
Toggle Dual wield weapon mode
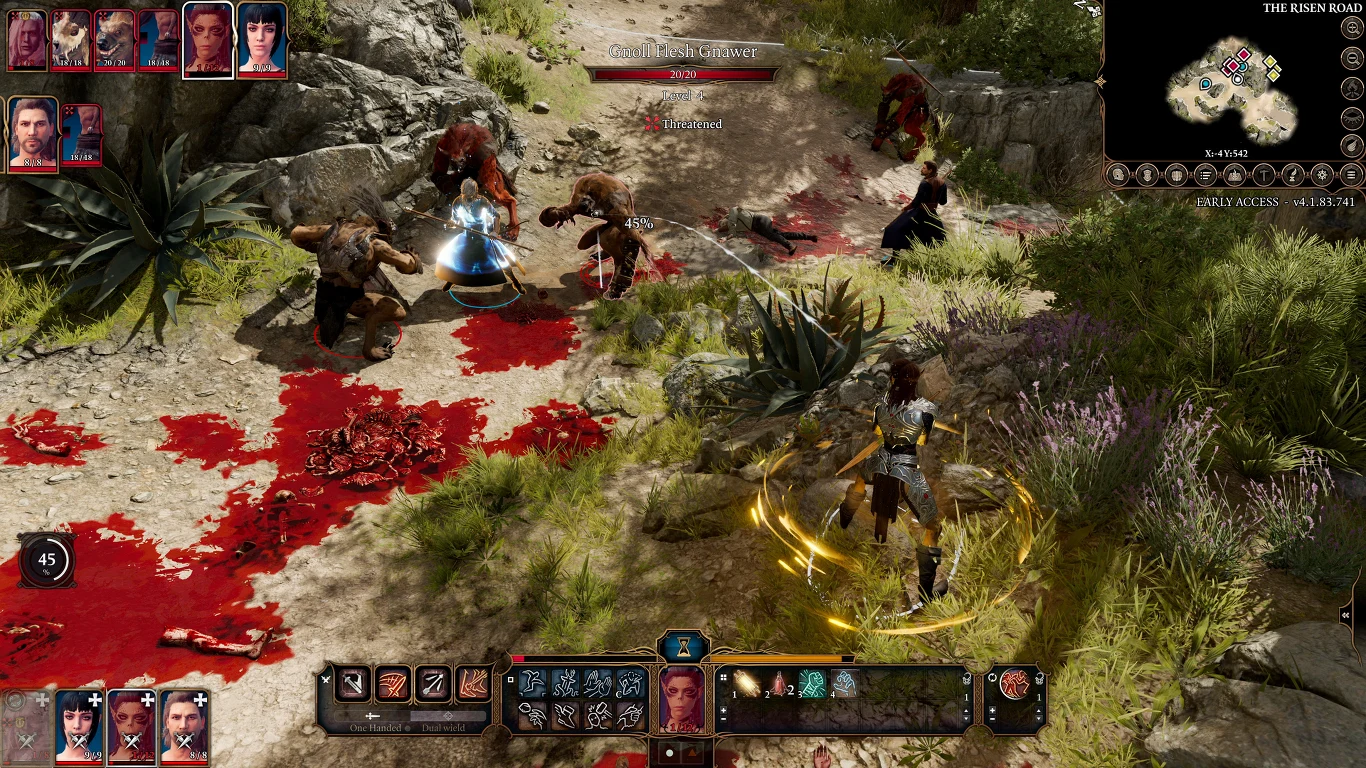click(443, 727)
